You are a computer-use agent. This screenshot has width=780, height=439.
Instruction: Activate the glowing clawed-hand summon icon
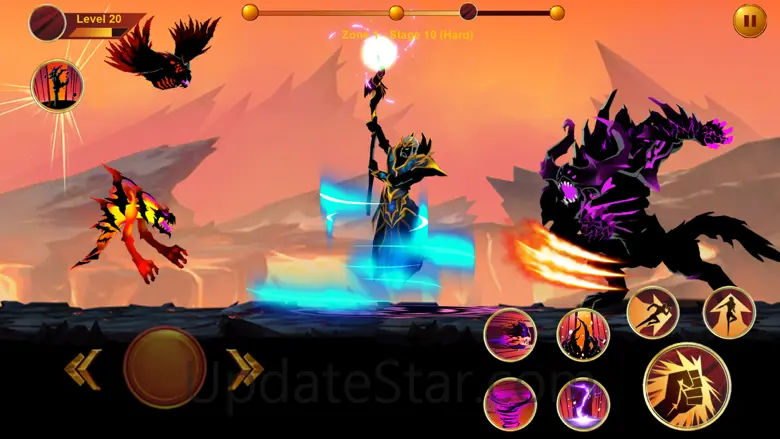(x=57, y=85)
